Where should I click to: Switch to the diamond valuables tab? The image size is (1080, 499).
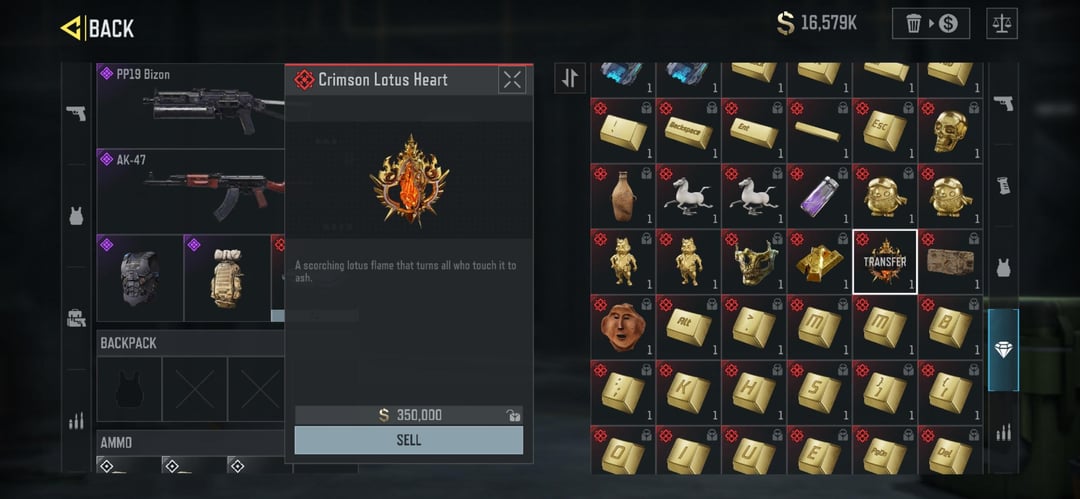point(1003,350)
